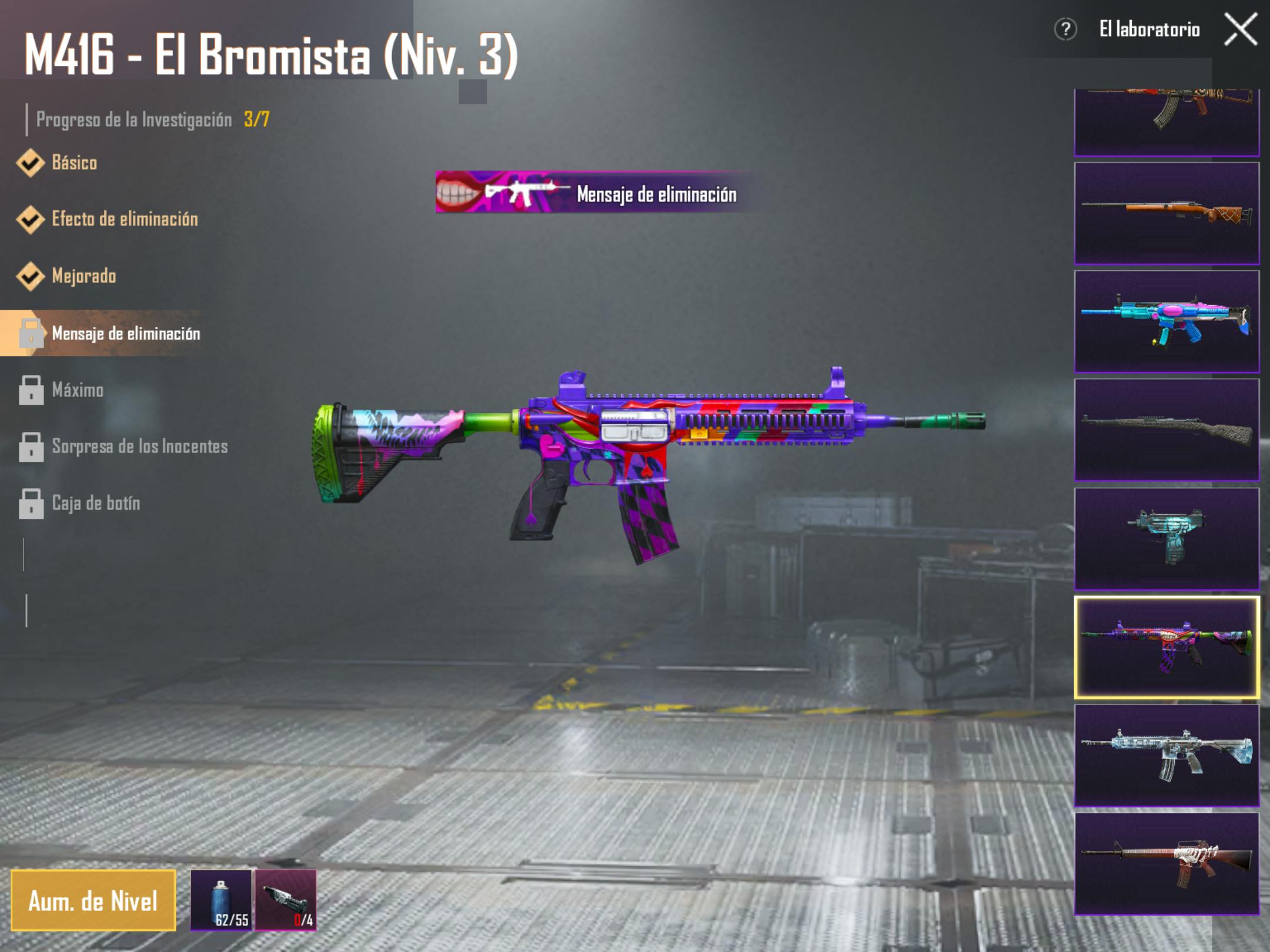Choose the Mejorado research stage

pyautogui.click(x=83, y=276)
